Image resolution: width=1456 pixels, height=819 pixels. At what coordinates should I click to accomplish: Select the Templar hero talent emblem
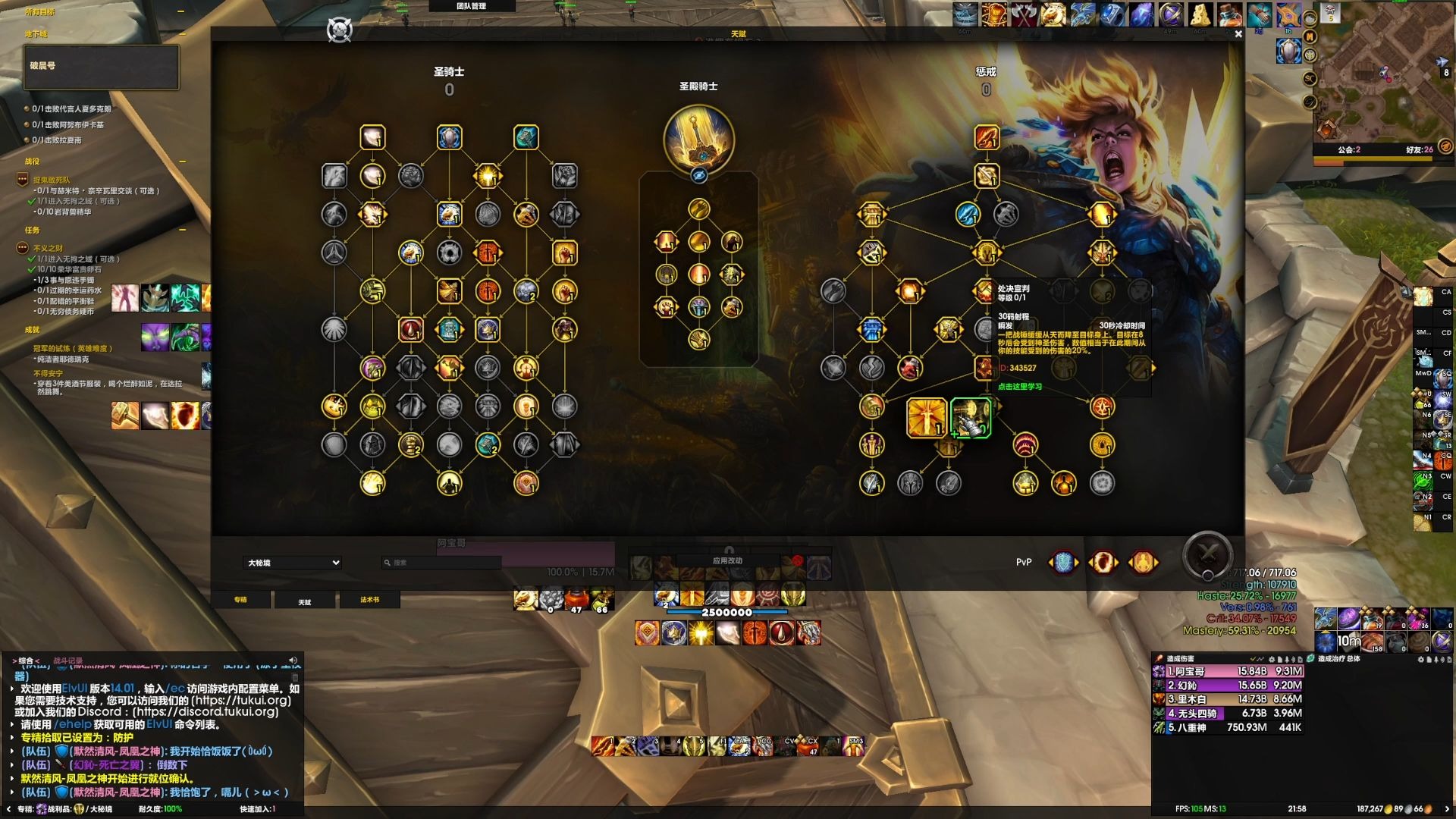(x=698, y=140)
